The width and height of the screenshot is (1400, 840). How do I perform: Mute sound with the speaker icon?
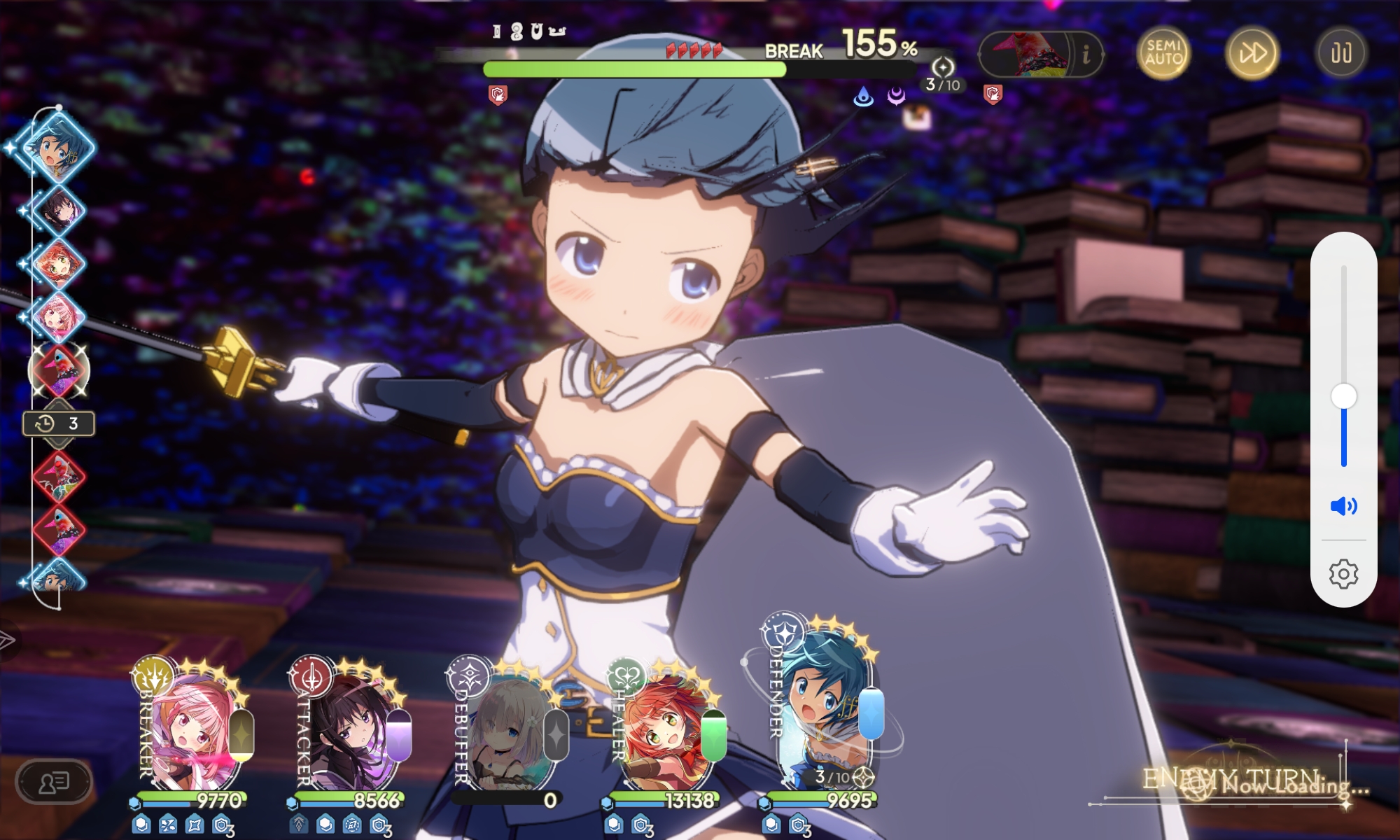[1343, 506]
